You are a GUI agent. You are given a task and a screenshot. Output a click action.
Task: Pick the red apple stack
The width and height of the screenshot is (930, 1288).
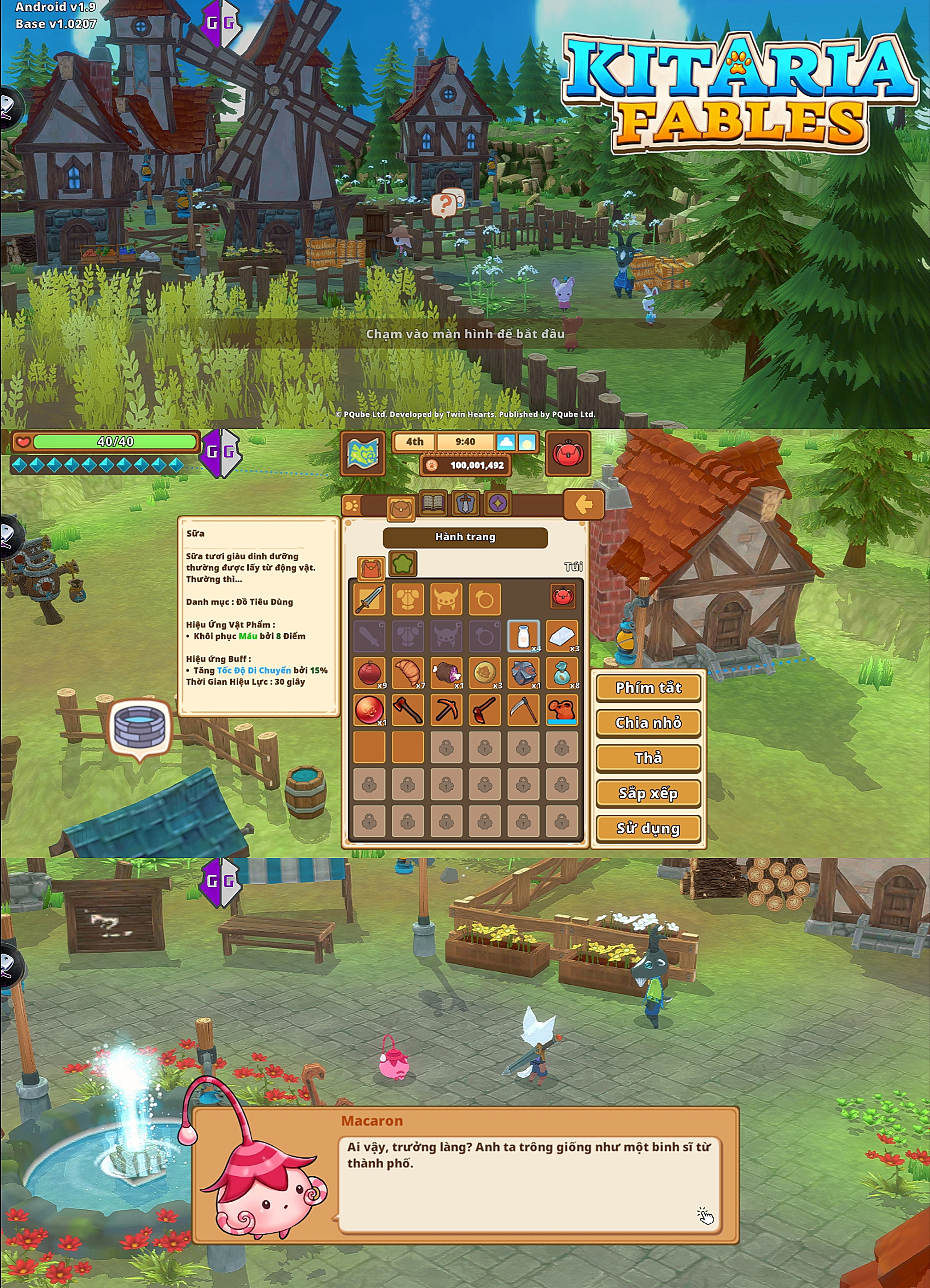click(x=369, y=672)
